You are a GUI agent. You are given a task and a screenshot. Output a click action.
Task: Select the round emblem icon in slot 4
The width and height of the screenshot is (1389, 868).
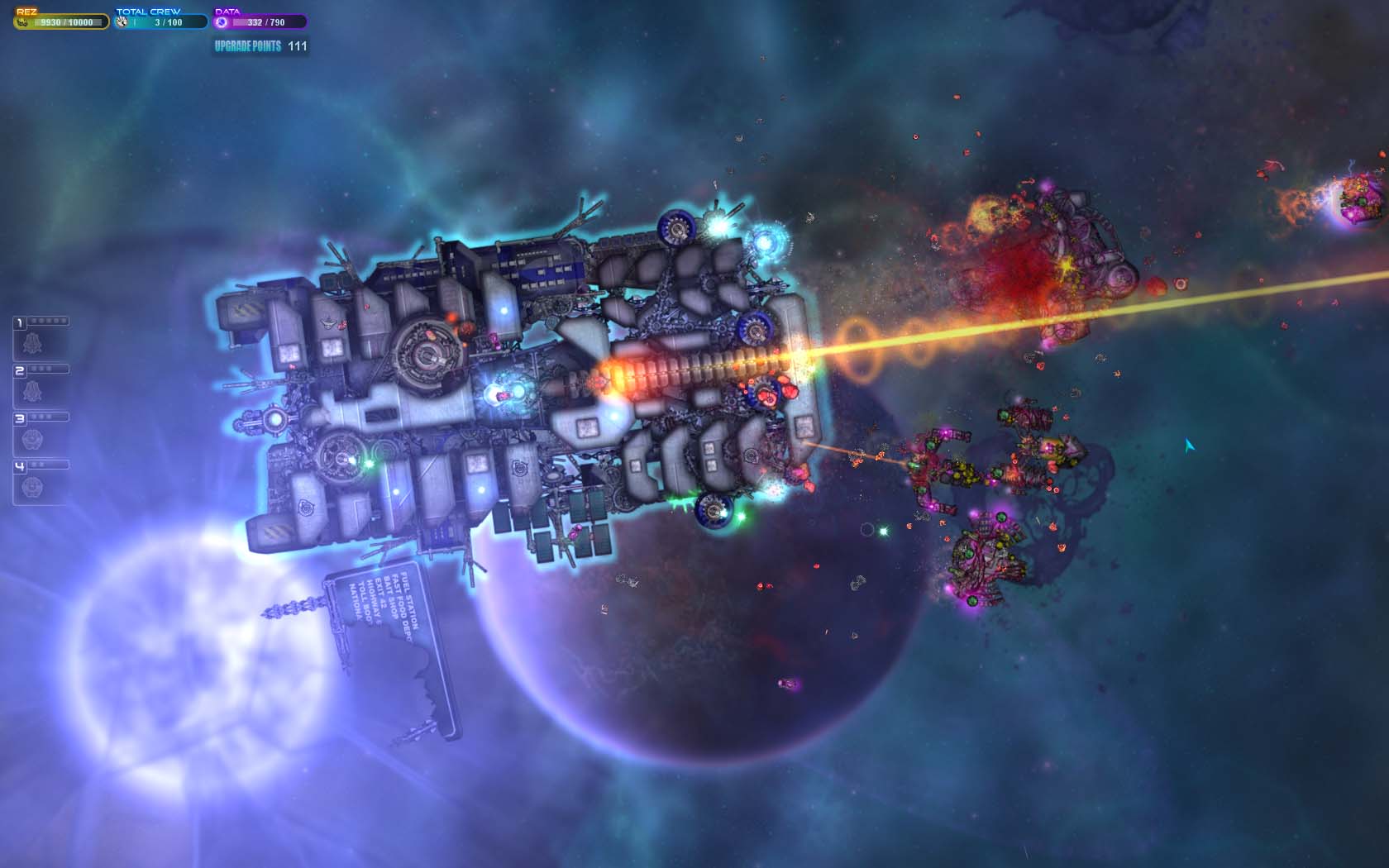click(31, 488)
